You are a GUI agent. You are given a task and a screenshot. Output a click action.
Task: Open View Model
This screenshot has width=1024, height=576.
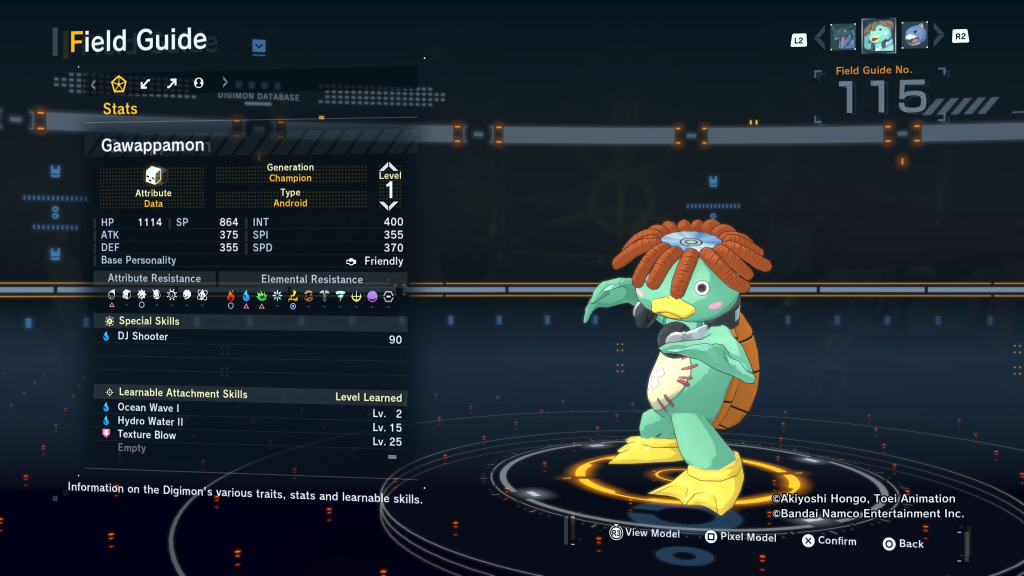(644, 534)
